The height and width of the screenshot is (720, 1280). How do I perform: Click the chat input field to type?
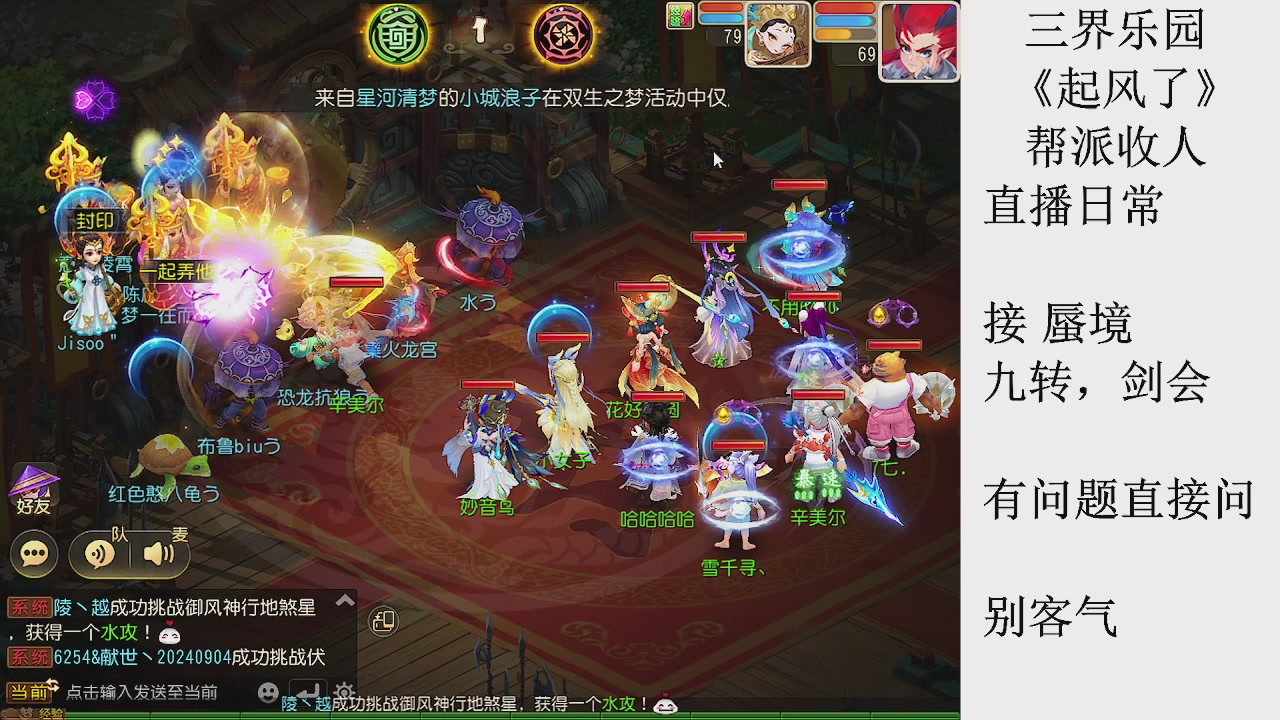142,690
